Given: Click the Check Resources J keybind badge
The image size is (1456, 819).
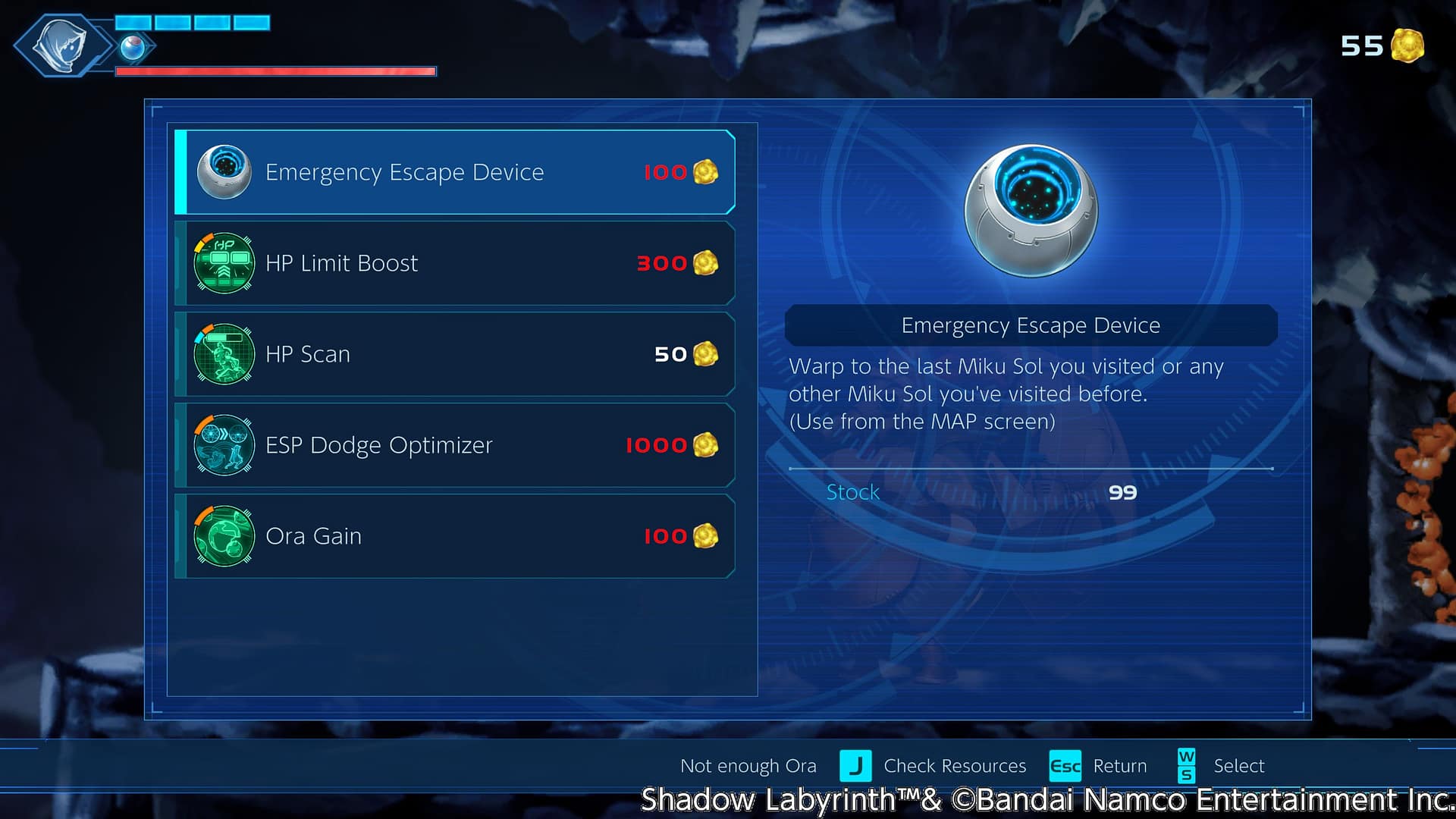Looking at the screenshot, I should pos(857,766).
